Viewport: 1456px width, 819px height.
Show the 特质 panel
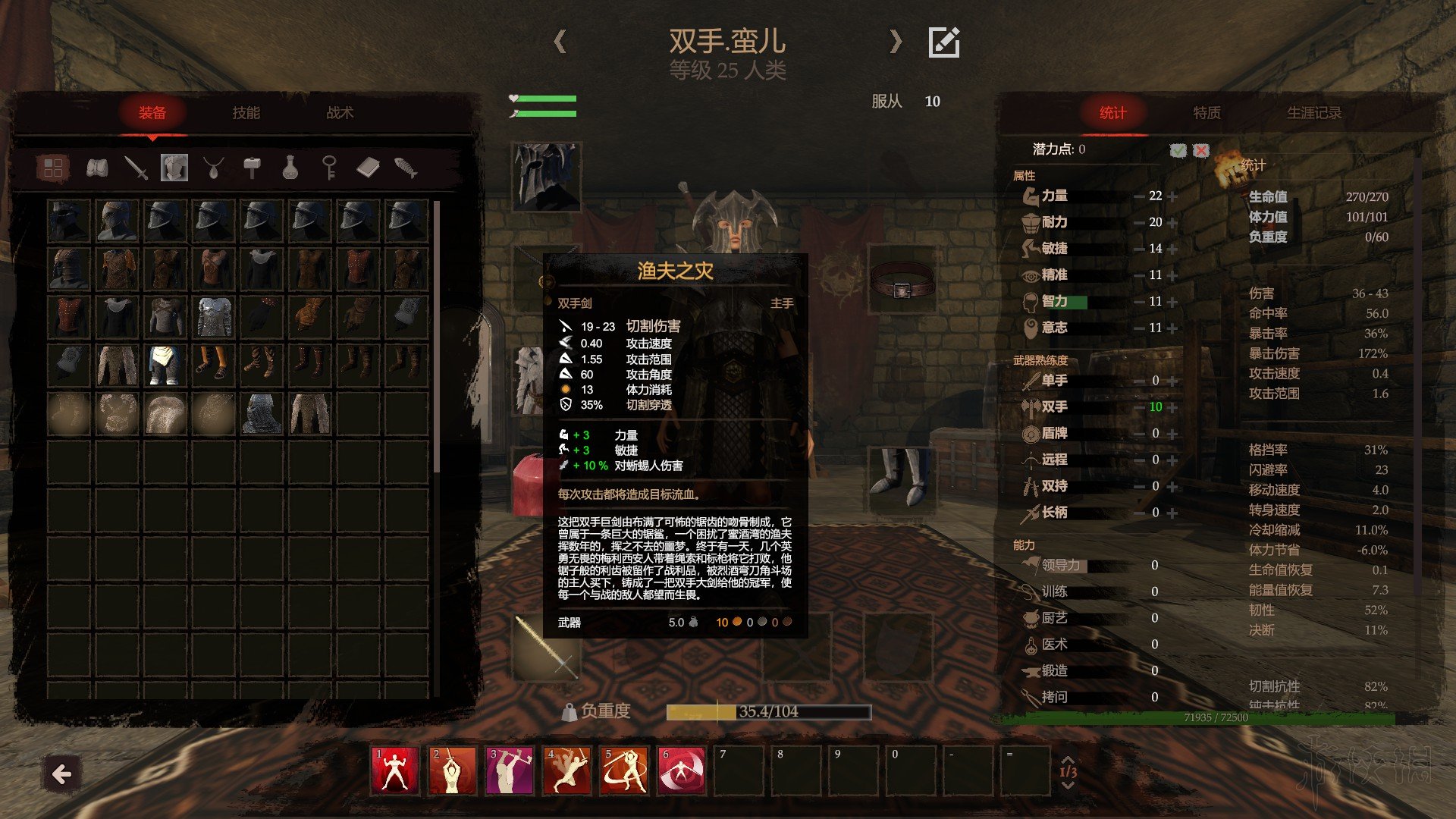1207,113
